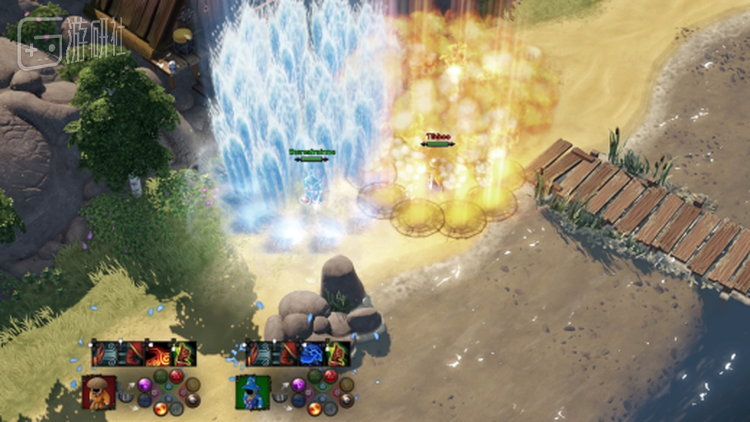
Task: Select the orange-robed wizard portrait
Action: point(100,391)
